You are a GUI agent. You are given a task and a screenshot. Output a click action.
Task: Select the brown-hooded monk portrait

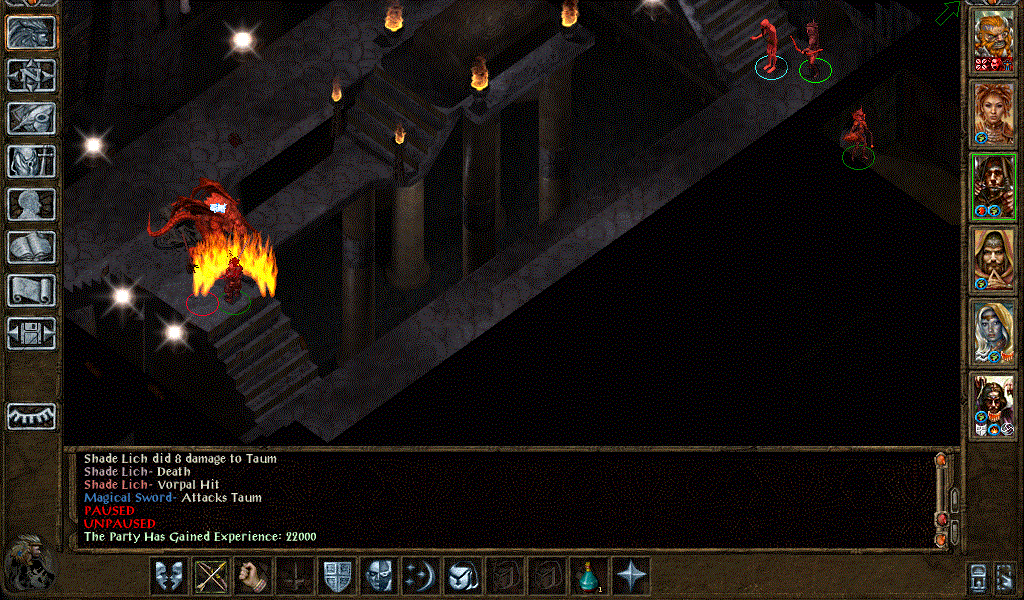[x=994, y=259]
